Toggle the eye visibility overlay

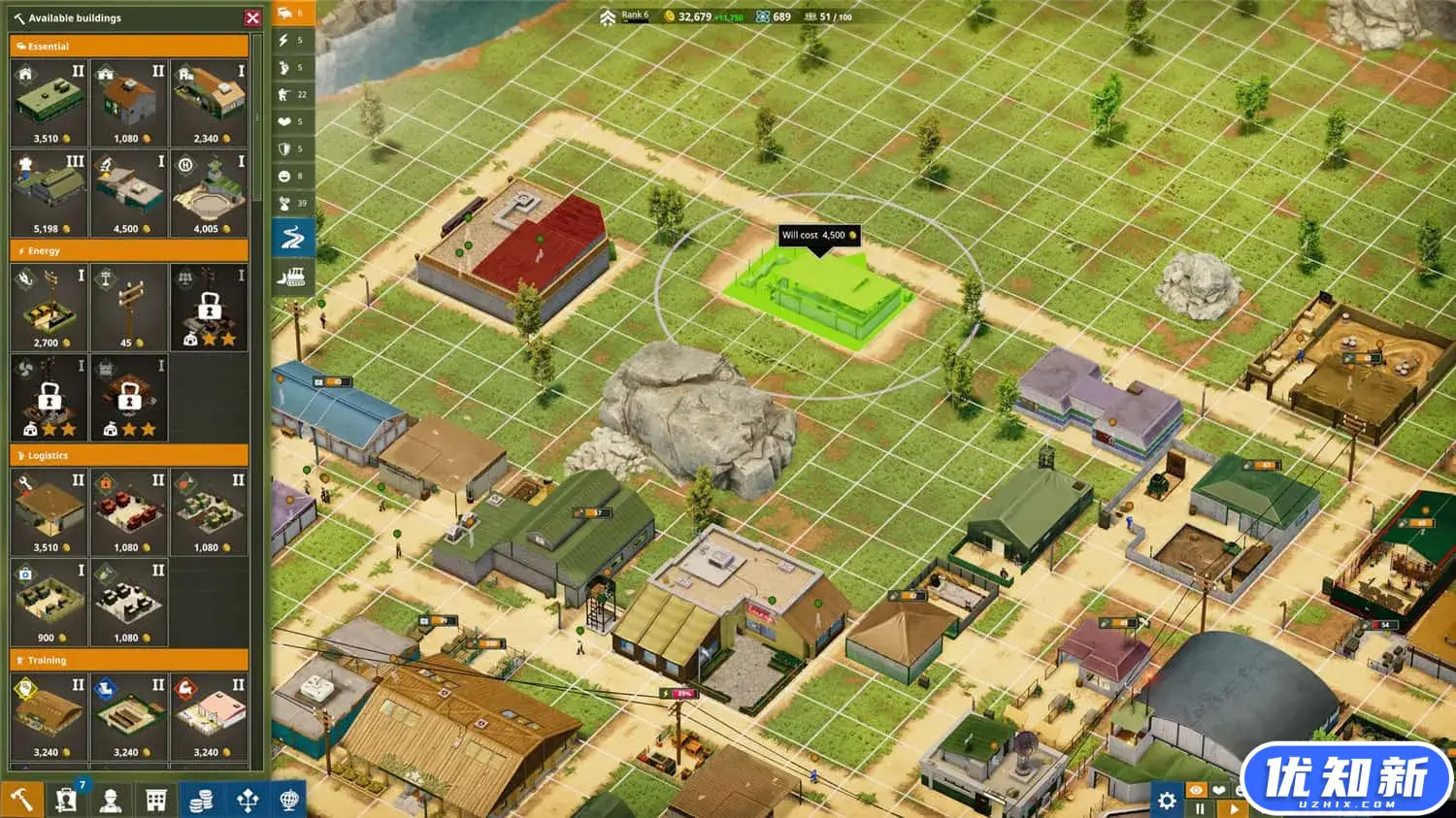tap(1197, 789)
